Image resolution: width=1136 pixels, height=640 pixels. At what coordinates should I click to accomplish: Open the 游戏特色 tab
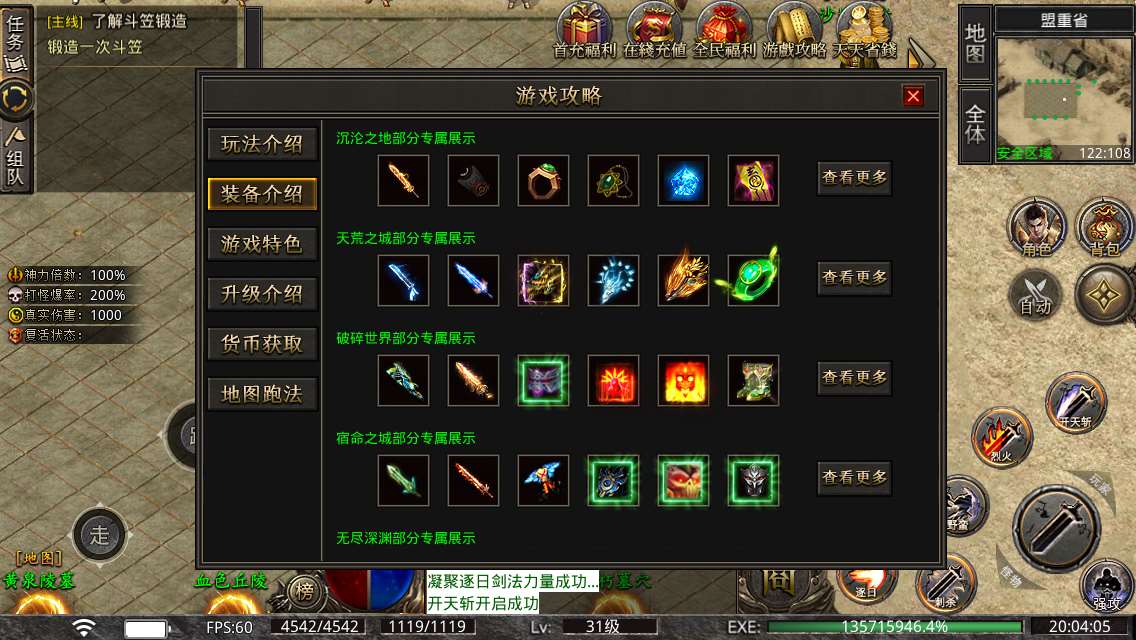pos(262,244)
